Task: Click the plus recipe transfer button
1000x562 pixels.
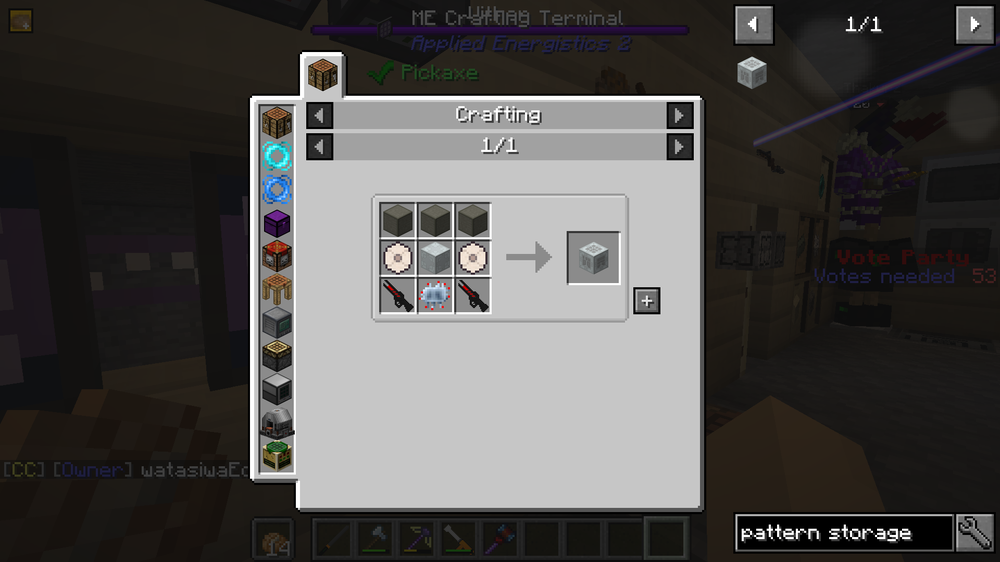Action: (646, 300)
